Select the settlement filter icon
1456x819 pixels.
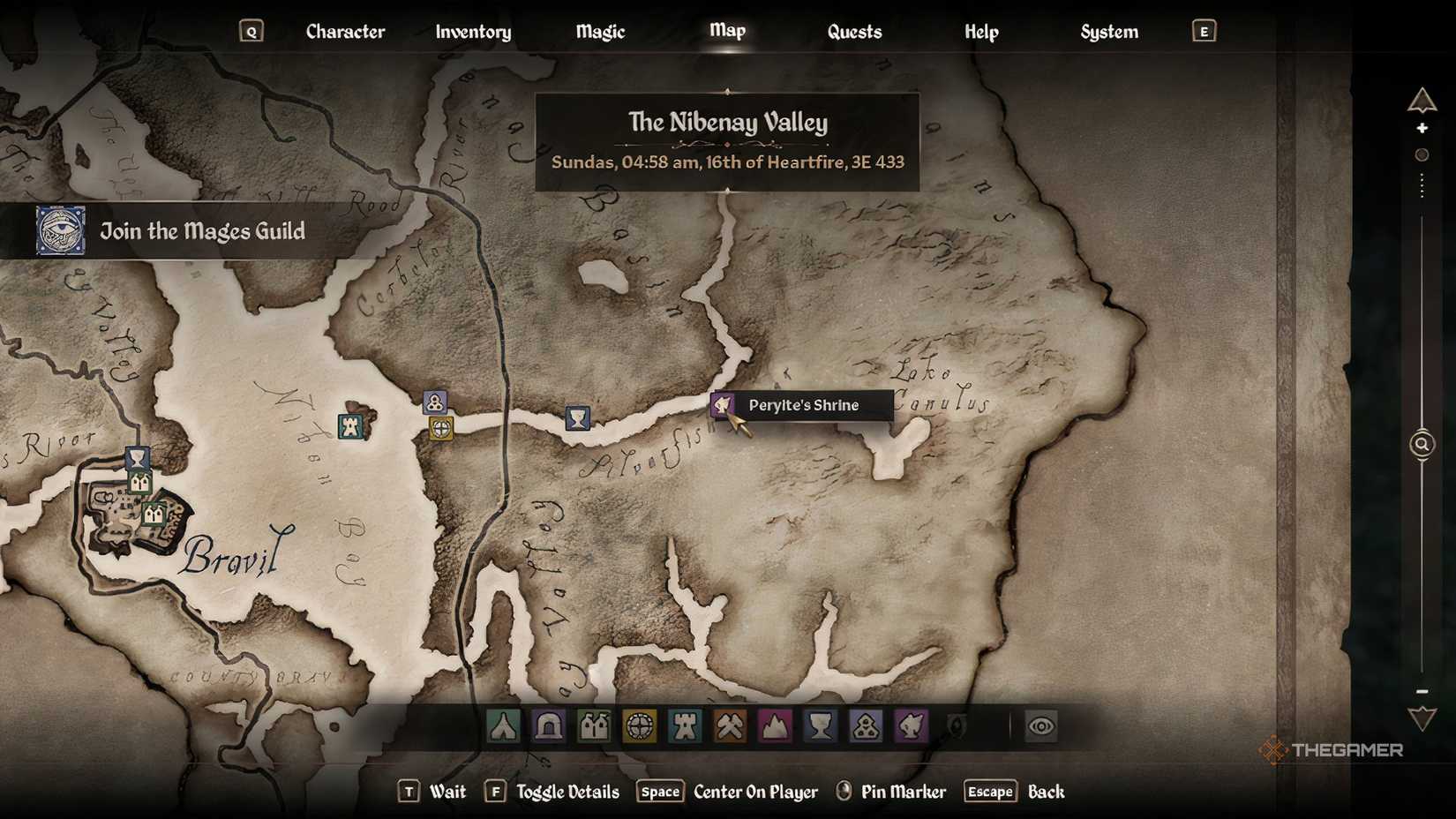click(594, 726)
